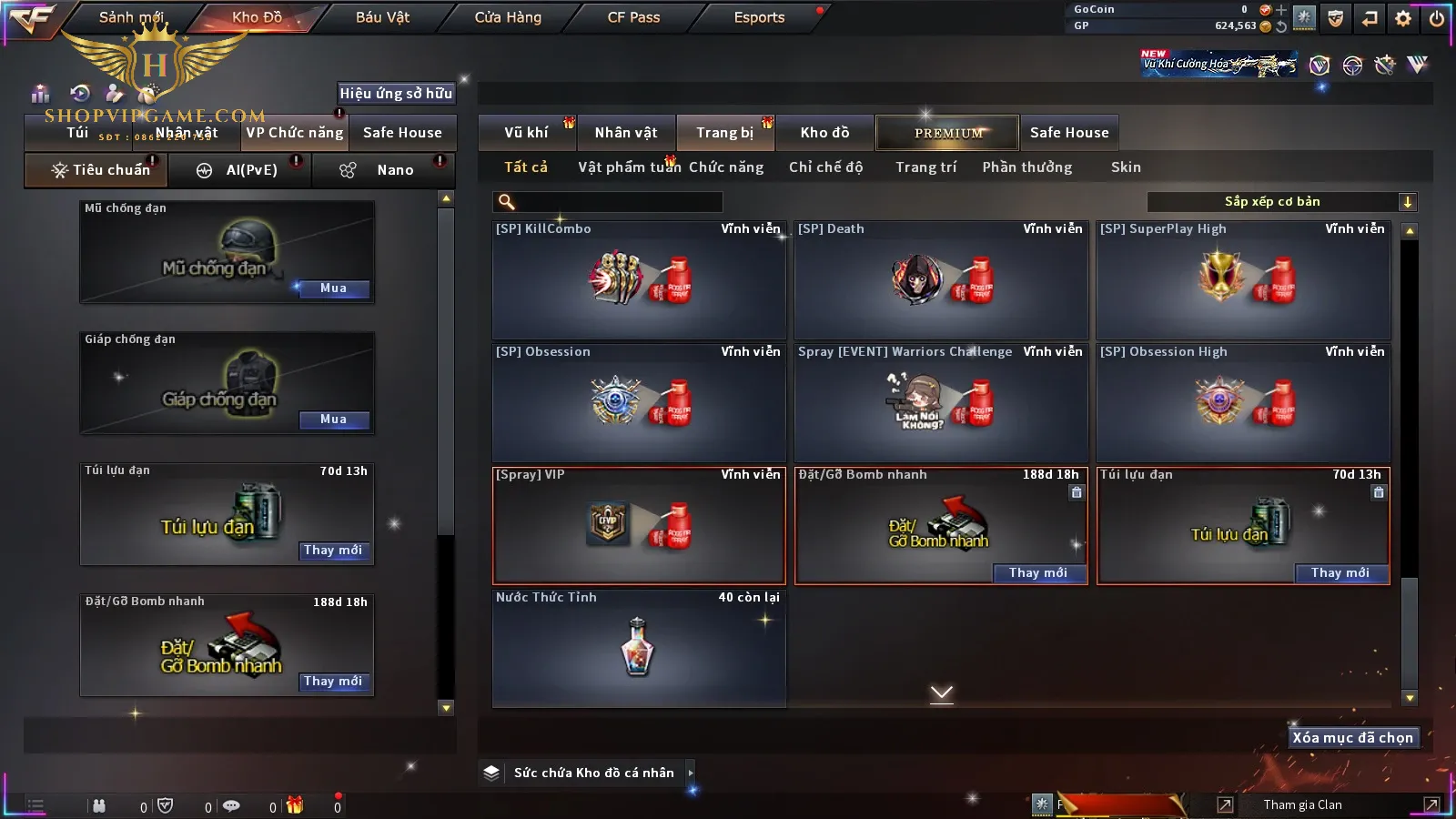
Task: Select the [SP] KillCombo spray item
Action: [639, 280]
